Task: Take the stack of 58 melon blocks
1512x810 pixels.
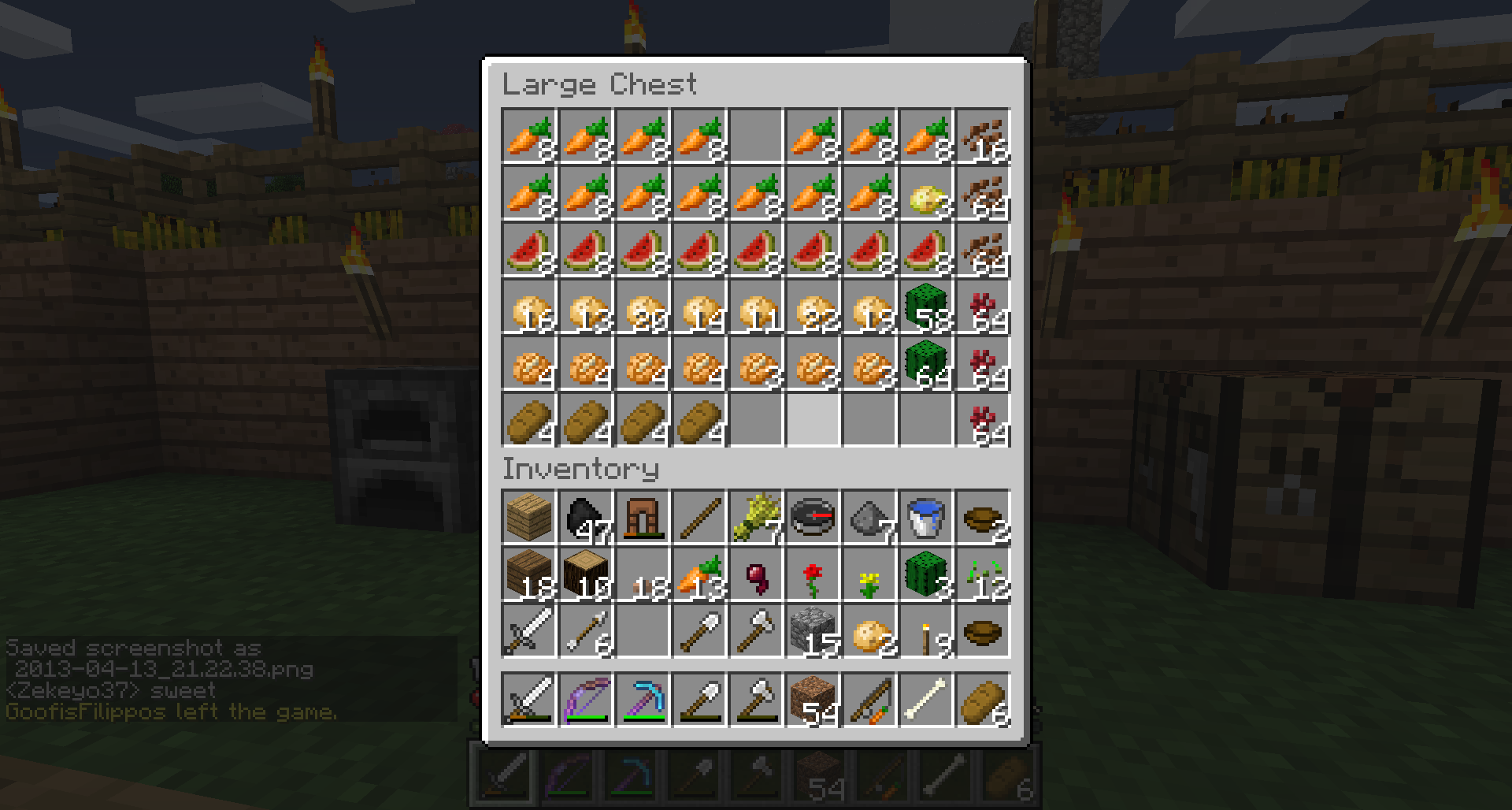Action: pyautogui.click(x=926, y=307)
